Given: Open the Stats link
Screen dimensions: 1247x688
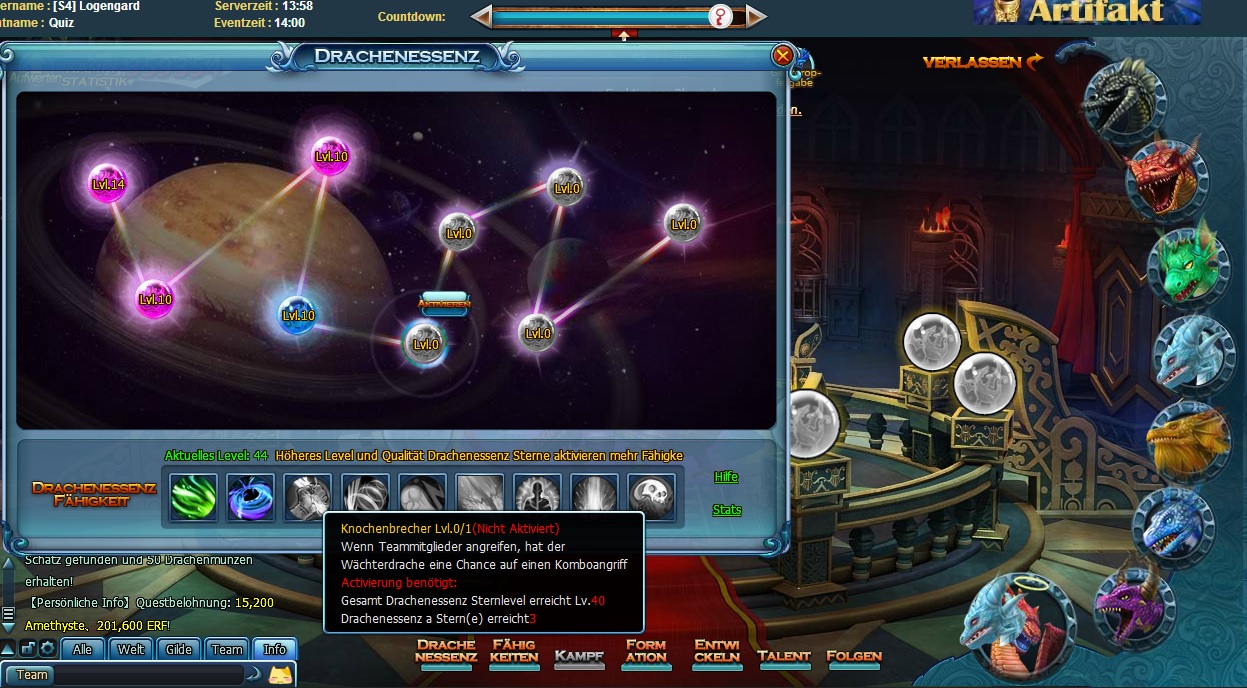Looking at the screenshot, I should (727, 510).
